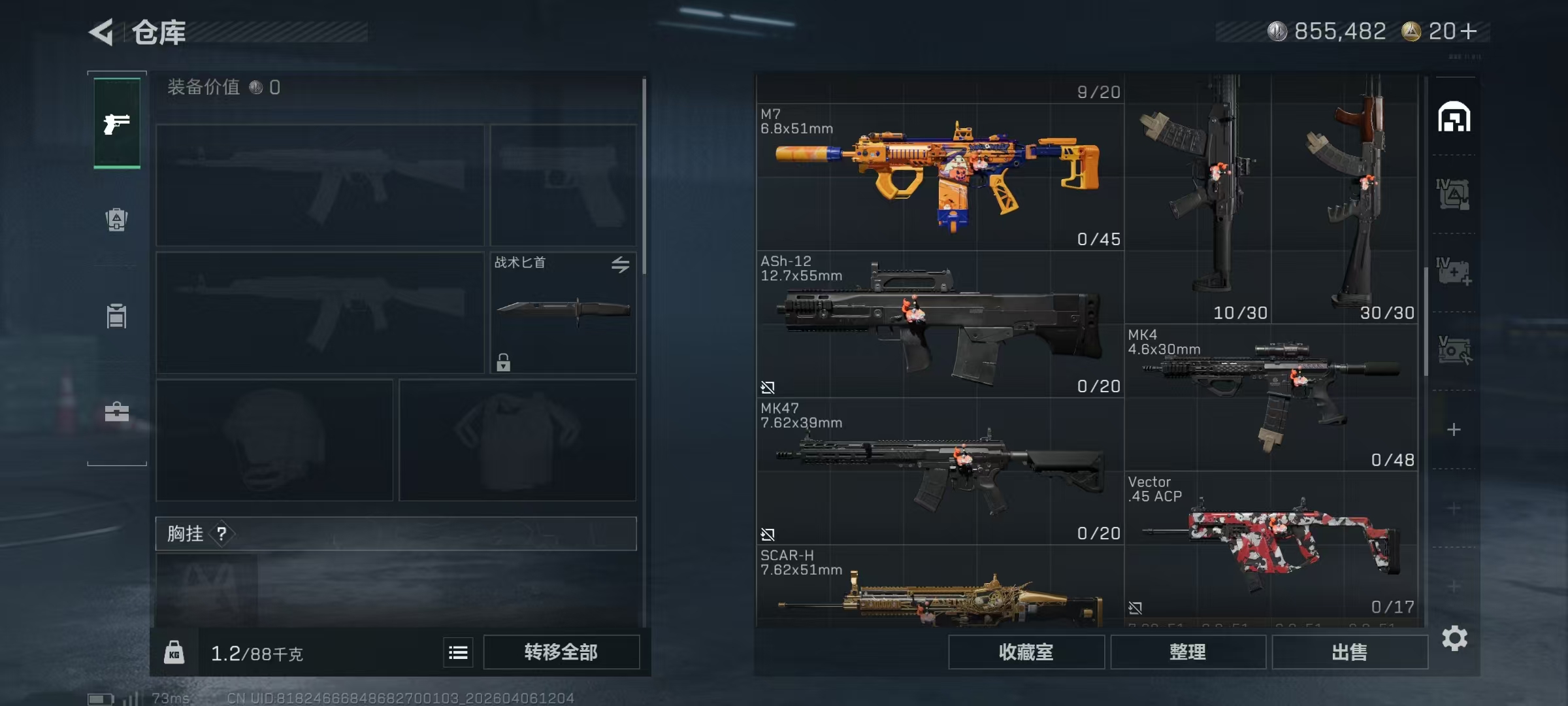Open the 收藏室 collection room

coord(1026,652)
